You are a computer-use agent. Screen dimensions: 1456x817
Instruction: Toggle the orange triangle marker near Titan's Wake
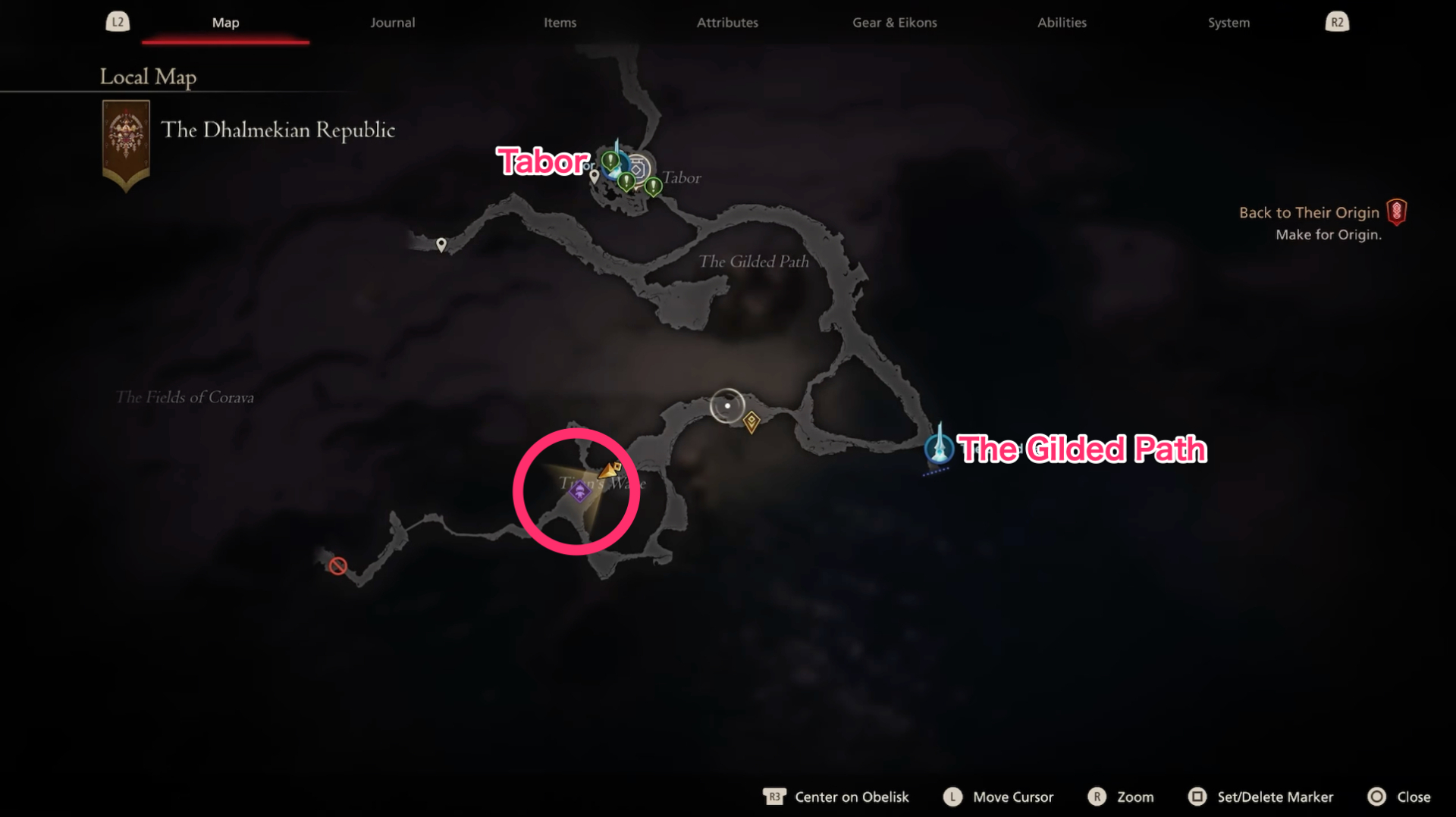pyautogui.click(x=611, y=470)
